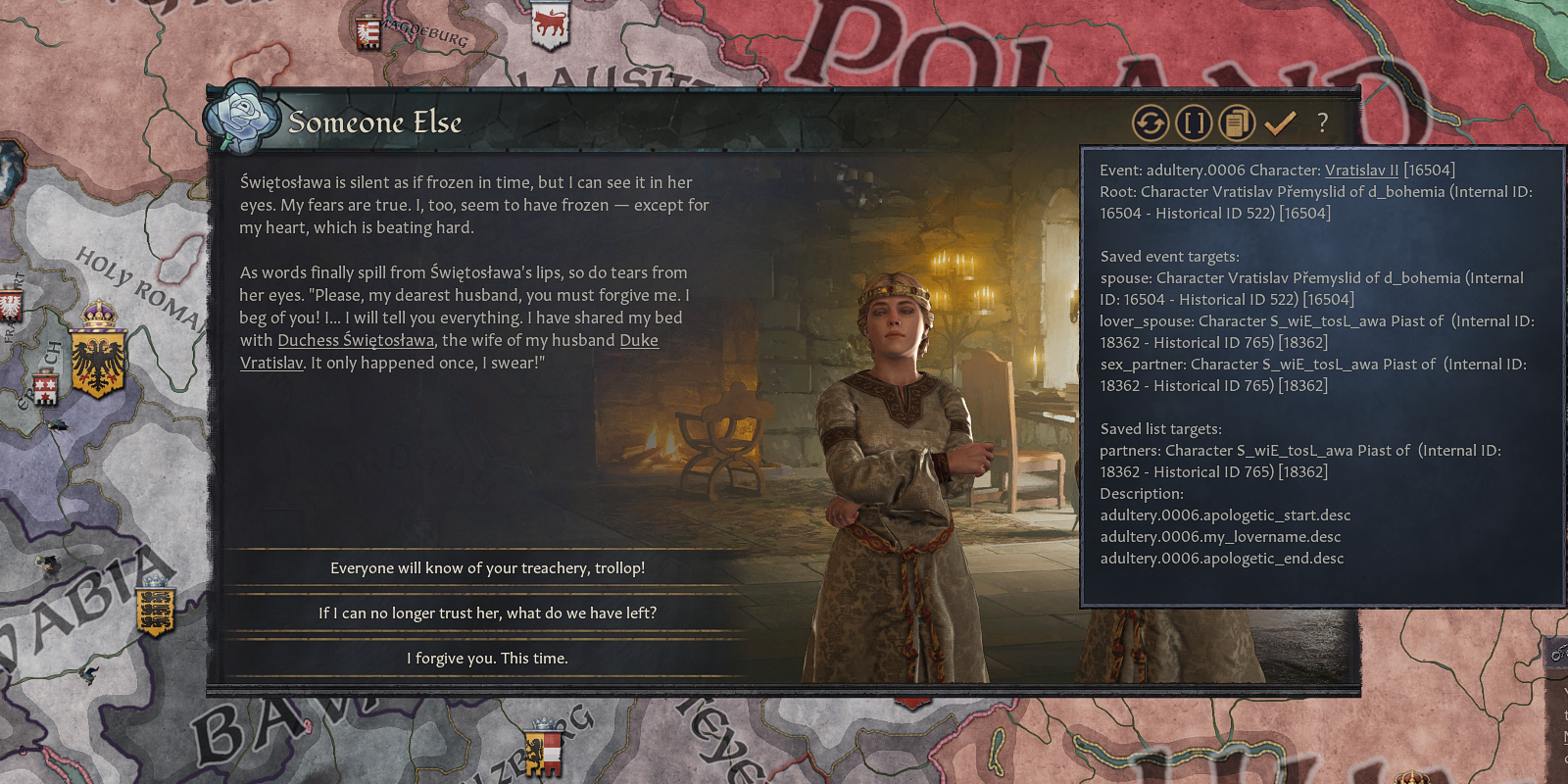Select the bull coat of arms shield
Screen dimensions: 1568x784
(x=550, y=24)
